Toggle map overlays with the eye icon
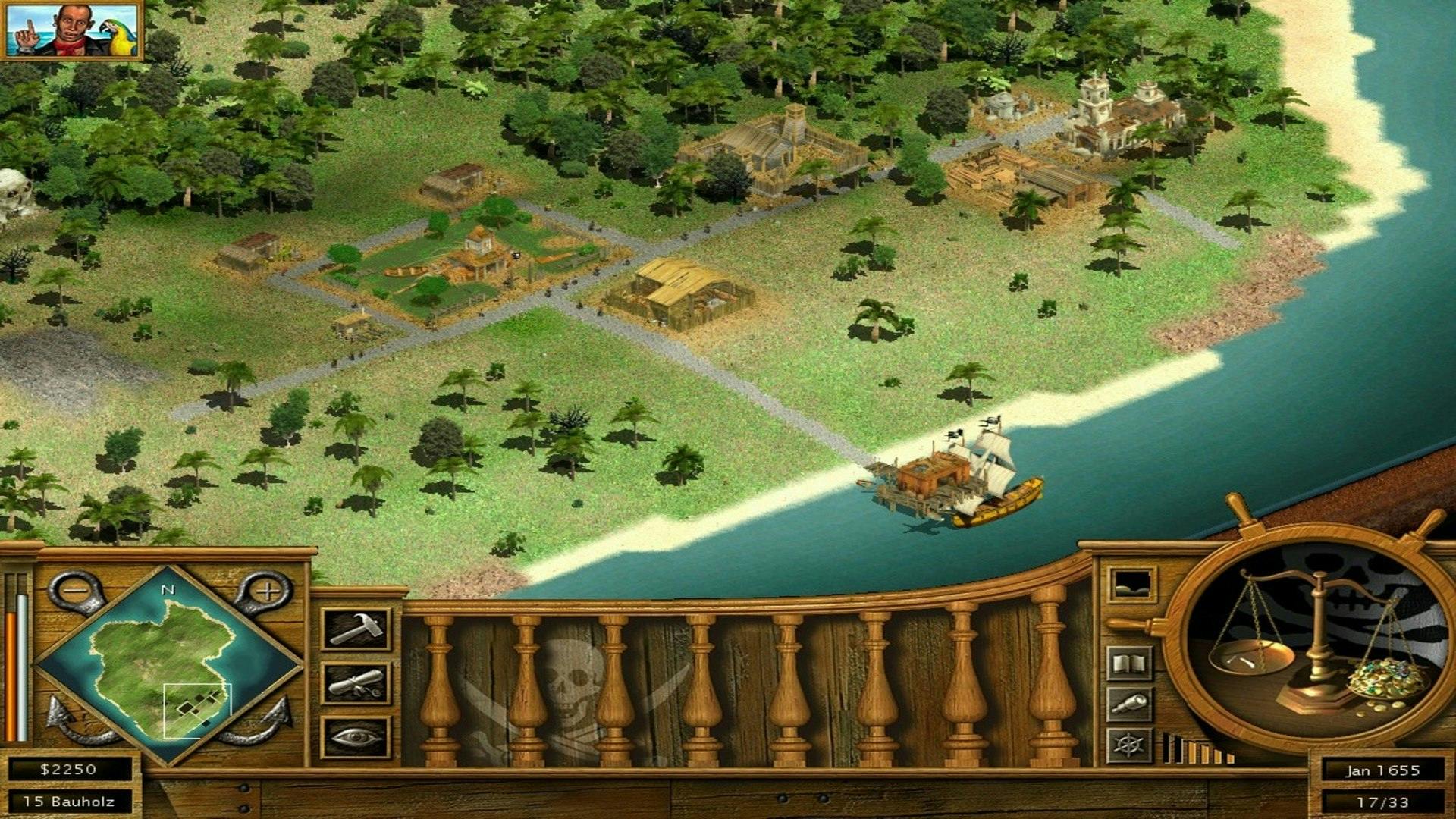Screen dimensions: 1456x819 (x=354, y=737)
